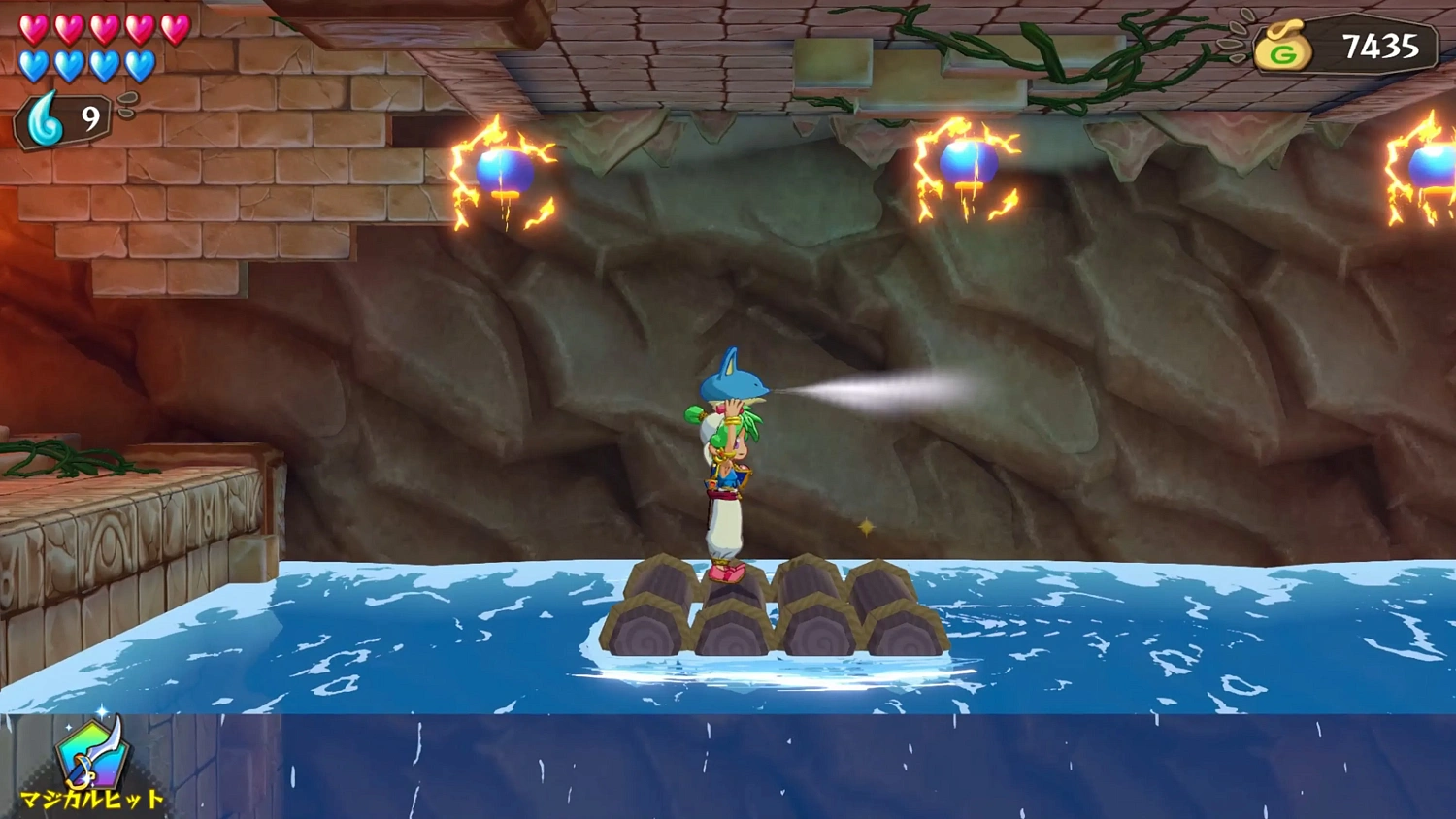Click the second blue heart icon
1456x819 pixels.
click(x=69, y=66)
